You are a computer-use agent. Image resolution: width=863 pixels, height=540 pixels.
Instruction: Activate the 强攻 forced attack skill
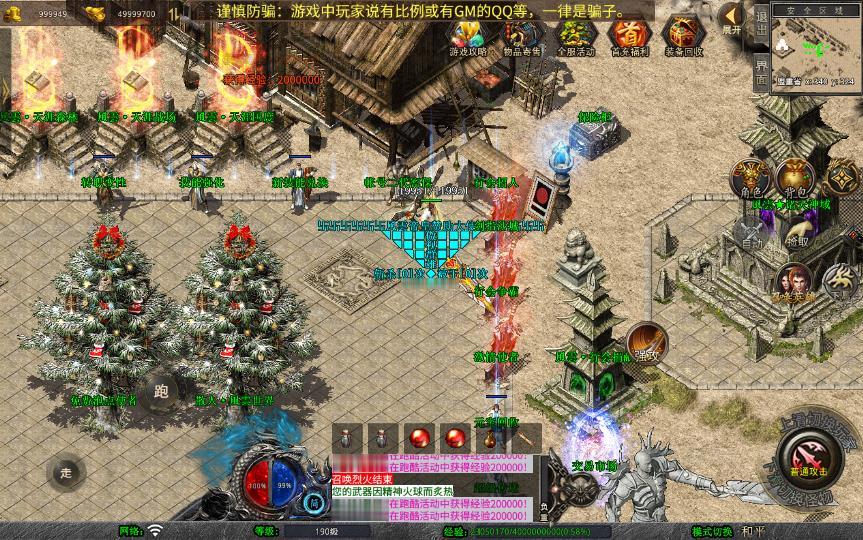[x=646, y=342]
